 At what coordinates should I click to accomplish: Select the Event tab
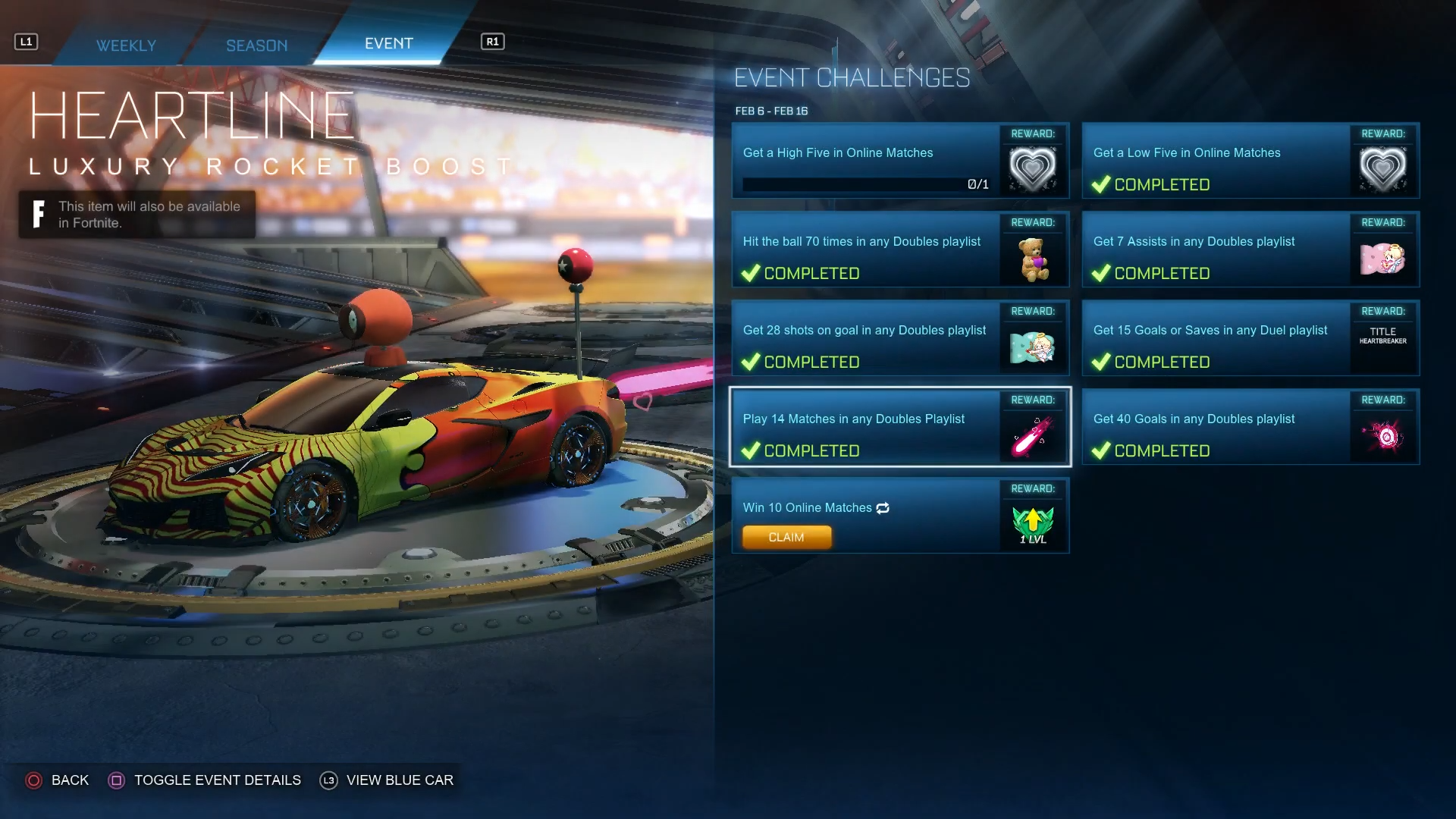[388, 43]
